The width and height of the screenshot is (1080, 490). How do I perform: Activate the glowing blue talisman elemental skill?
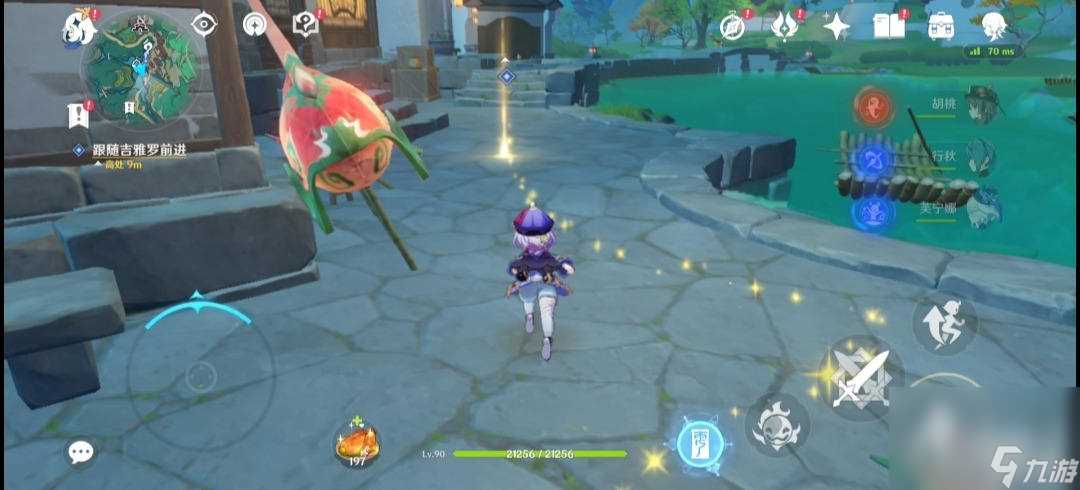[x=700, y=441]
